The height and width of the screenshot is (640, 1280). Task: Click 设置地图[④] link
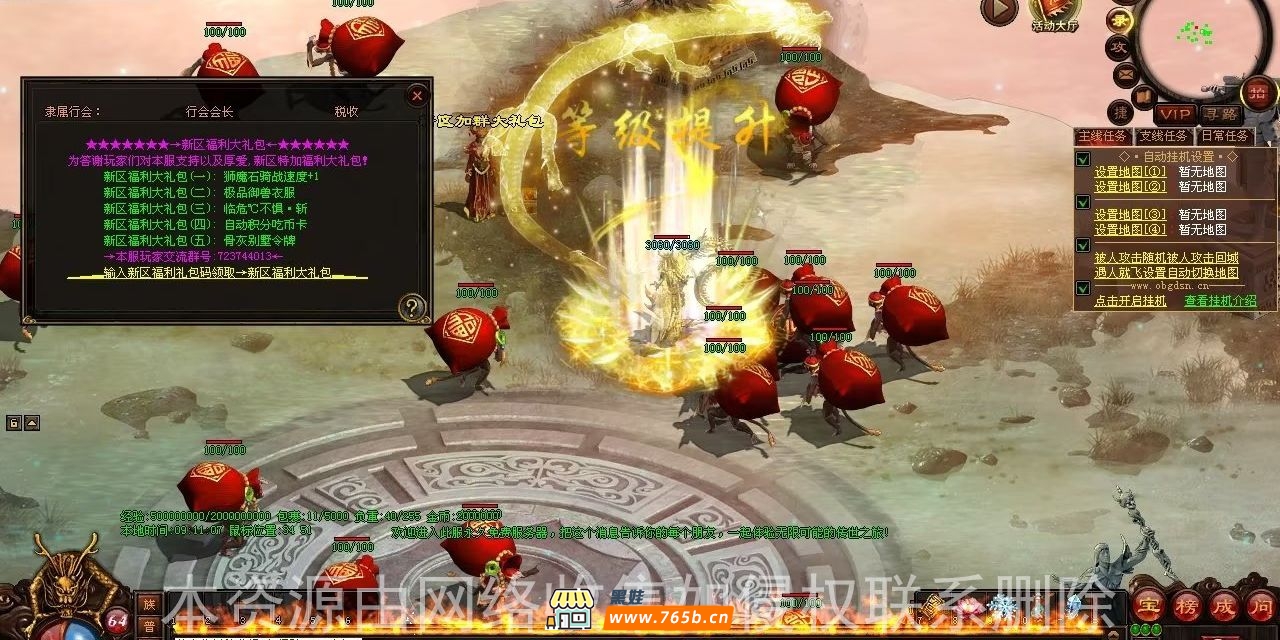coord(1129,230)
